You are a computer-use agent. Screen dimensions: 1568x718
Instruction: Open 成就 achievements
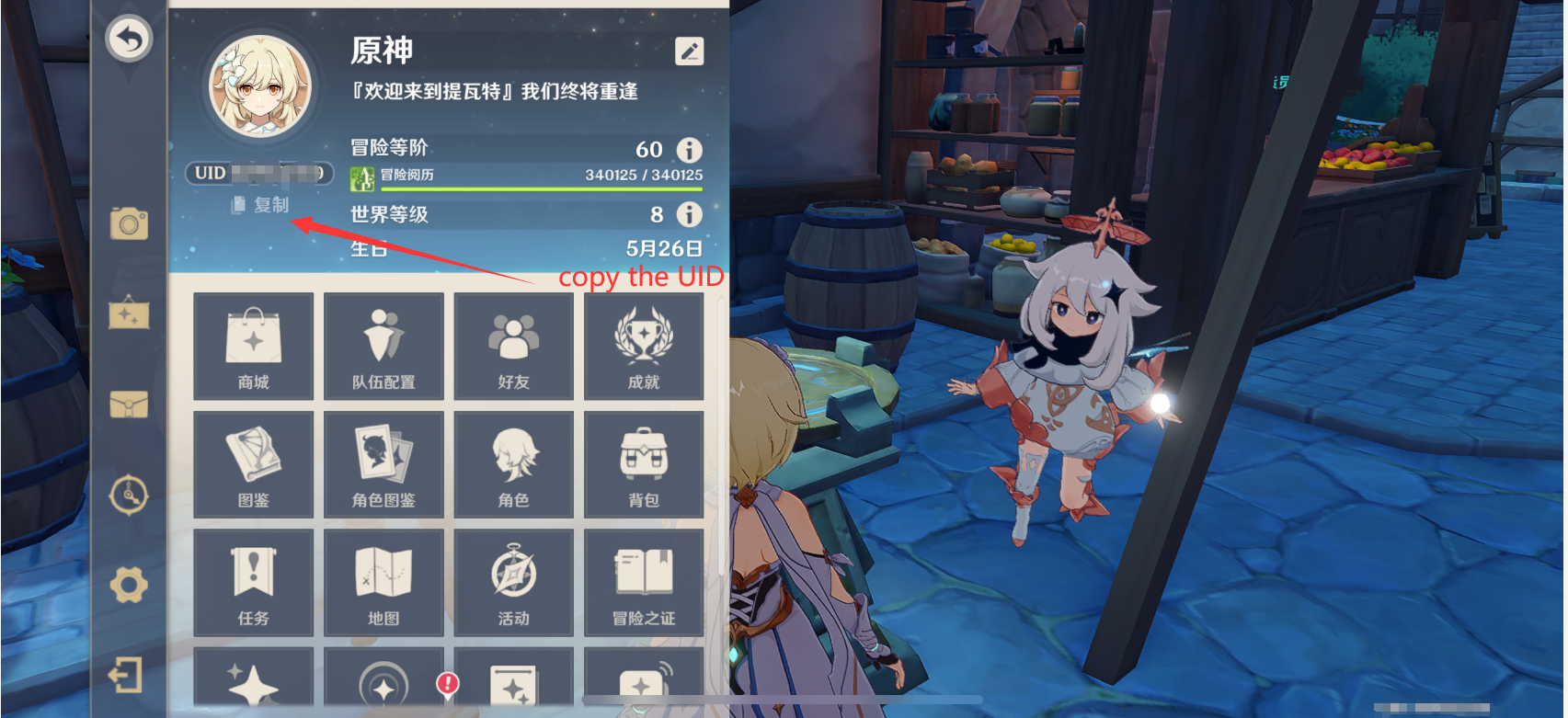point(644,347)
